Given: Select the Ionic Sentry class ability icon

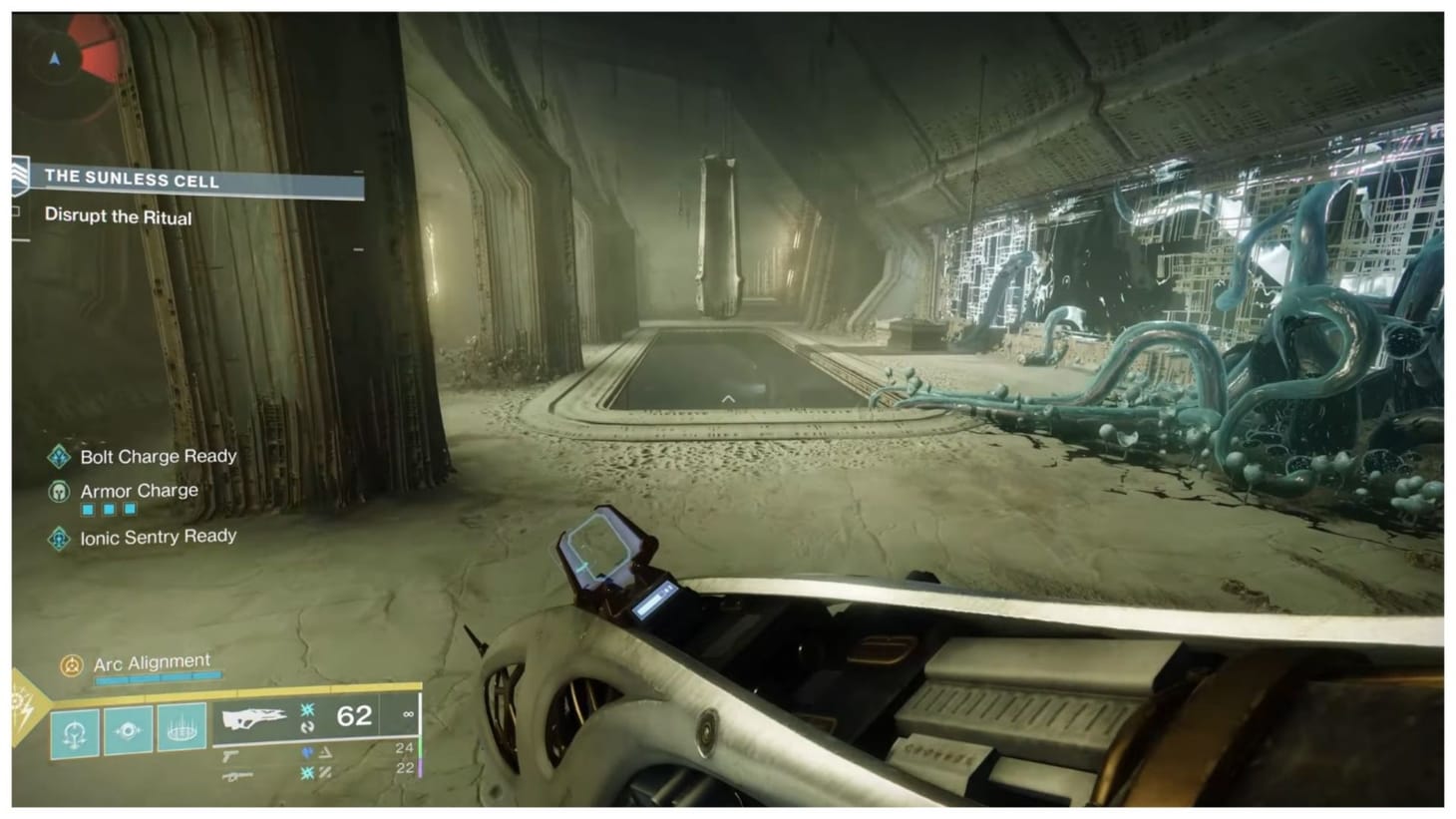Looking at the screenshot, I should 182,730.
